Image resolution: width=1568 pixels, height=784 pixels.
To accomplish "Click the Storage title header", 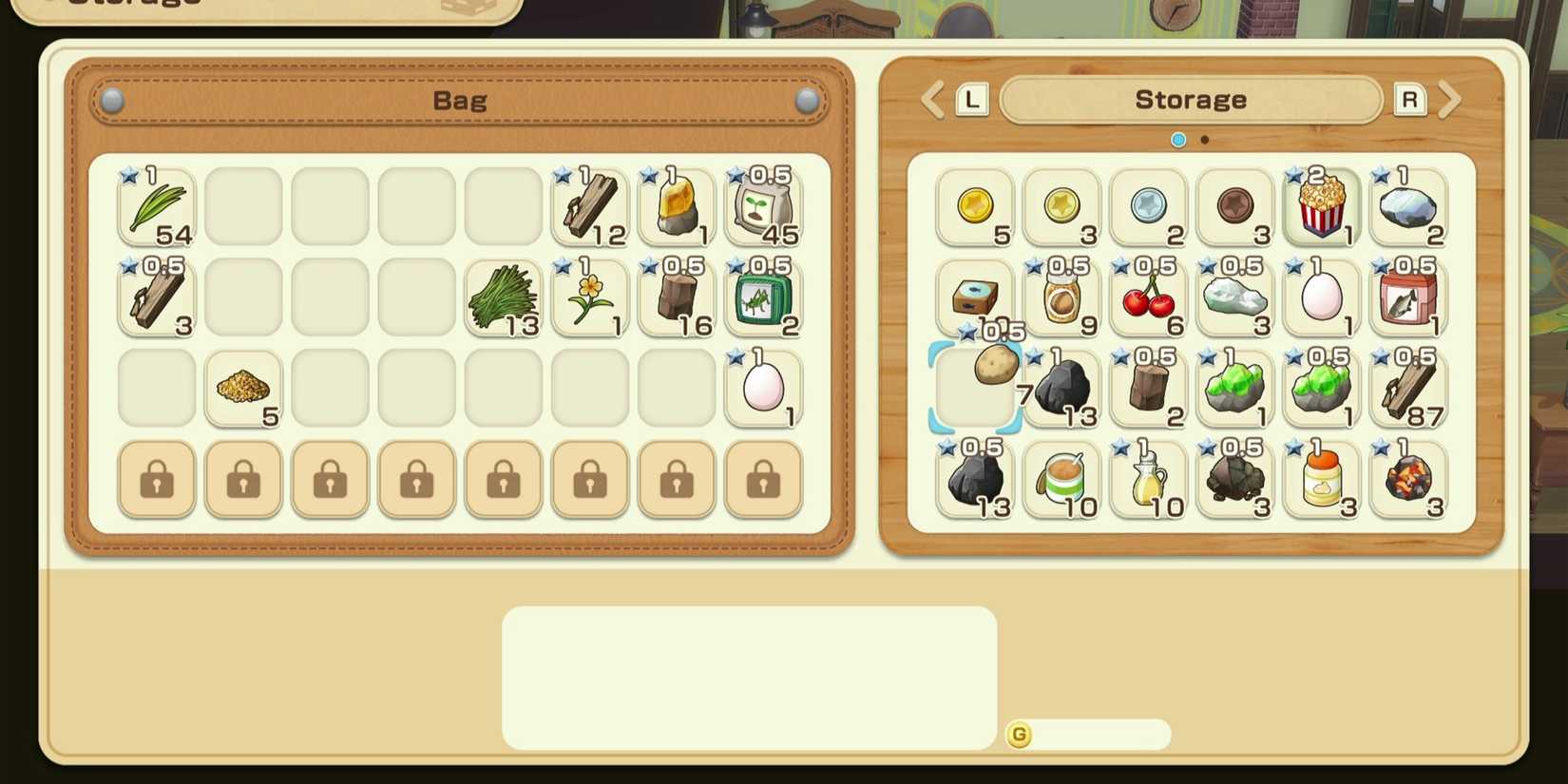I will [x=1190, y=99].
